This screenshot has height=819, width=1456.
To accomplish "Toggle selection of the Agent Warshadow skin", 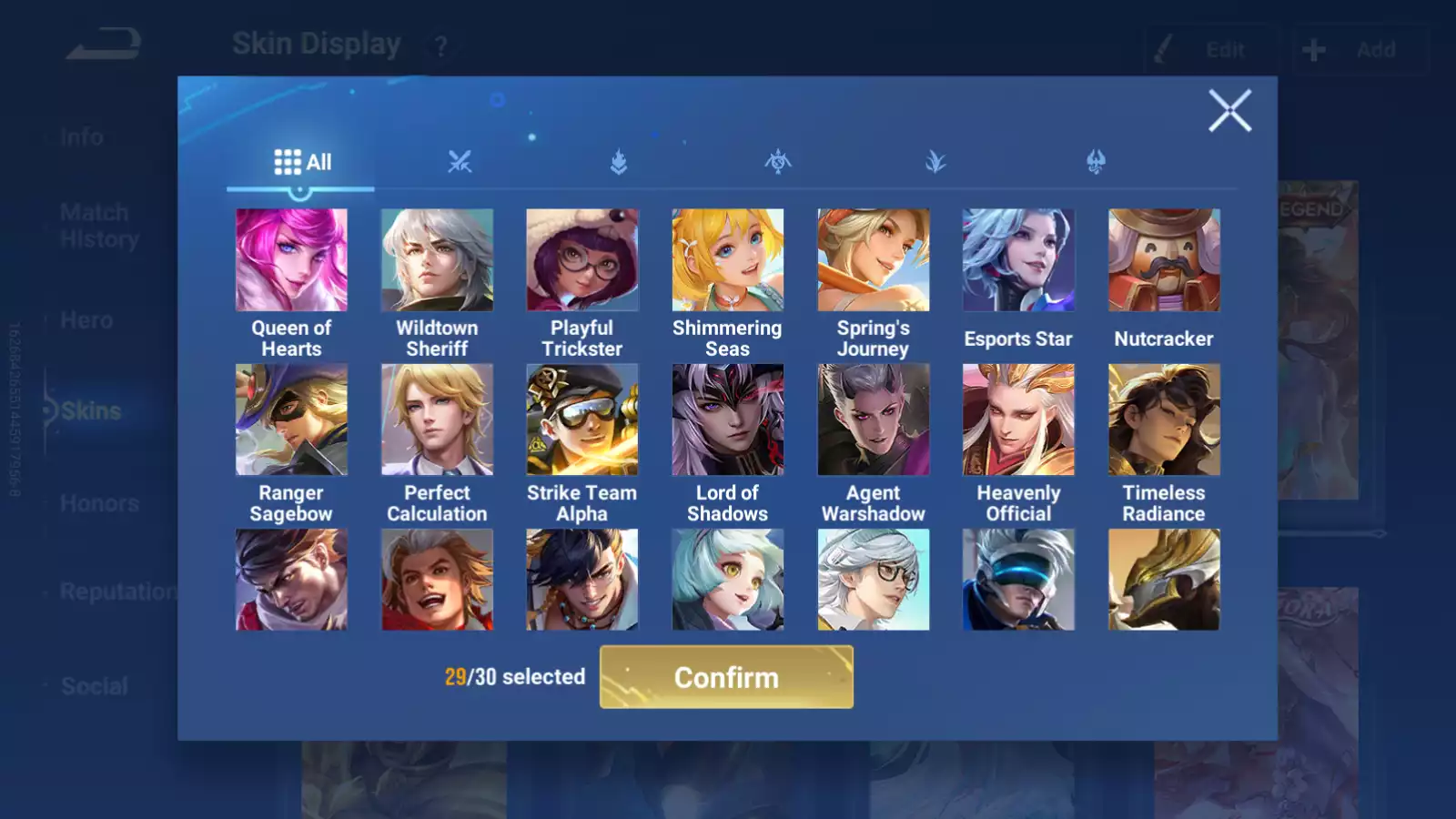I will (x=873, y=419).
